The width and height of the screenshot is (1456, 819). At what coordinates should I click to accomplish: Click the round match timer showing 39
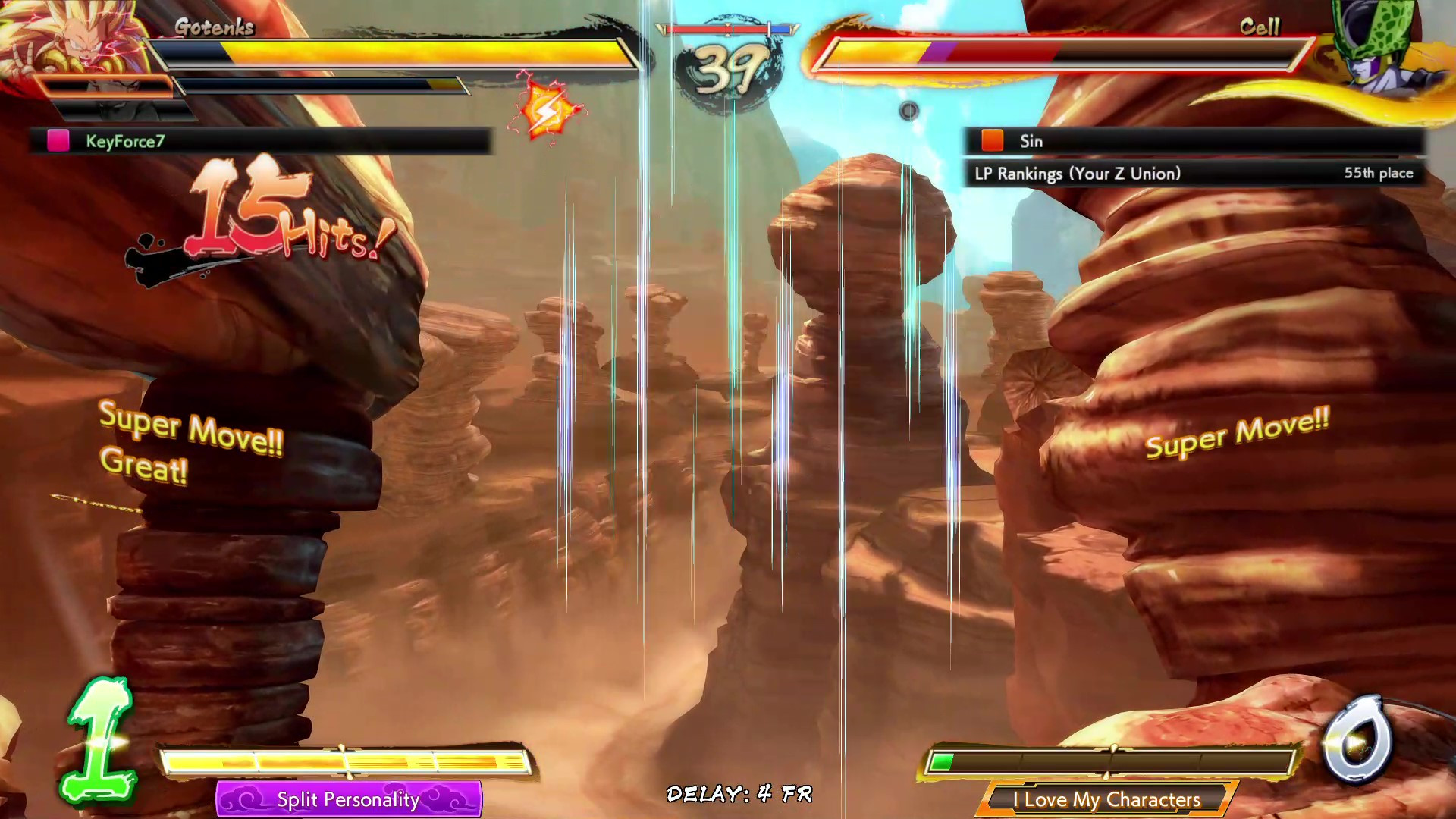(730, 64)
